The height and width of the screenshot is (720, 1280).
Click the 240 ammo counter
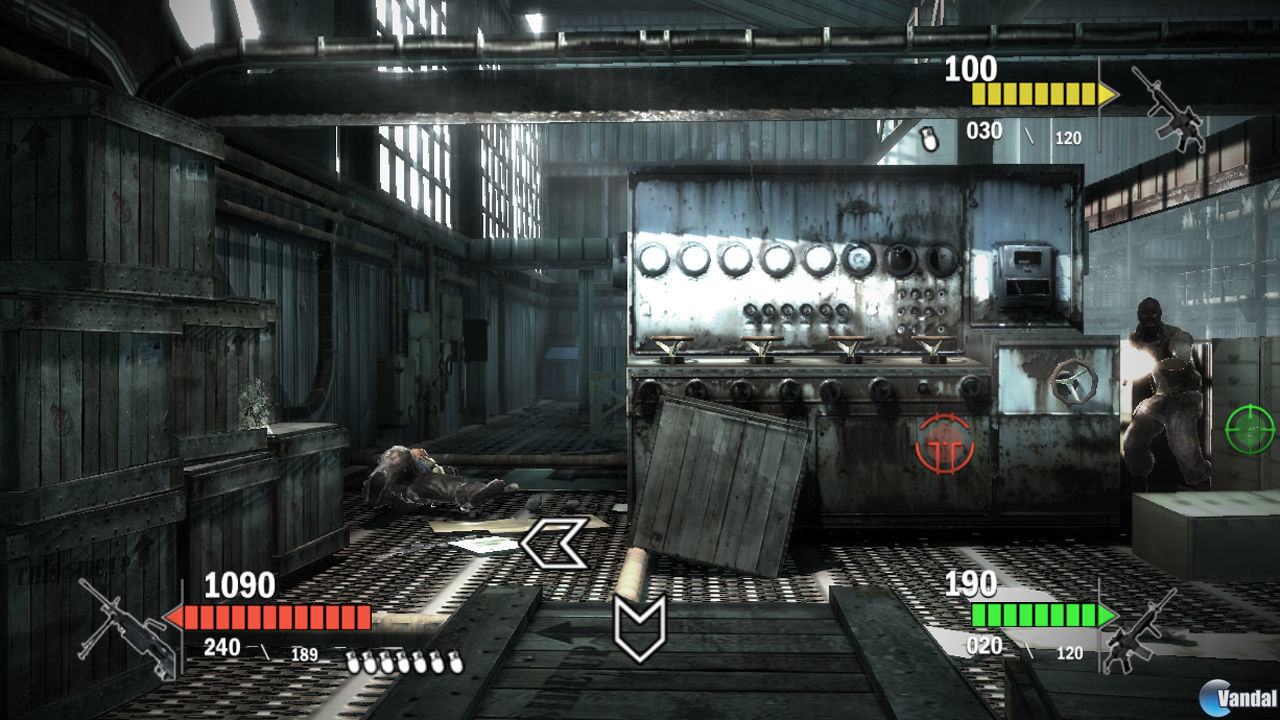(222, 646)
